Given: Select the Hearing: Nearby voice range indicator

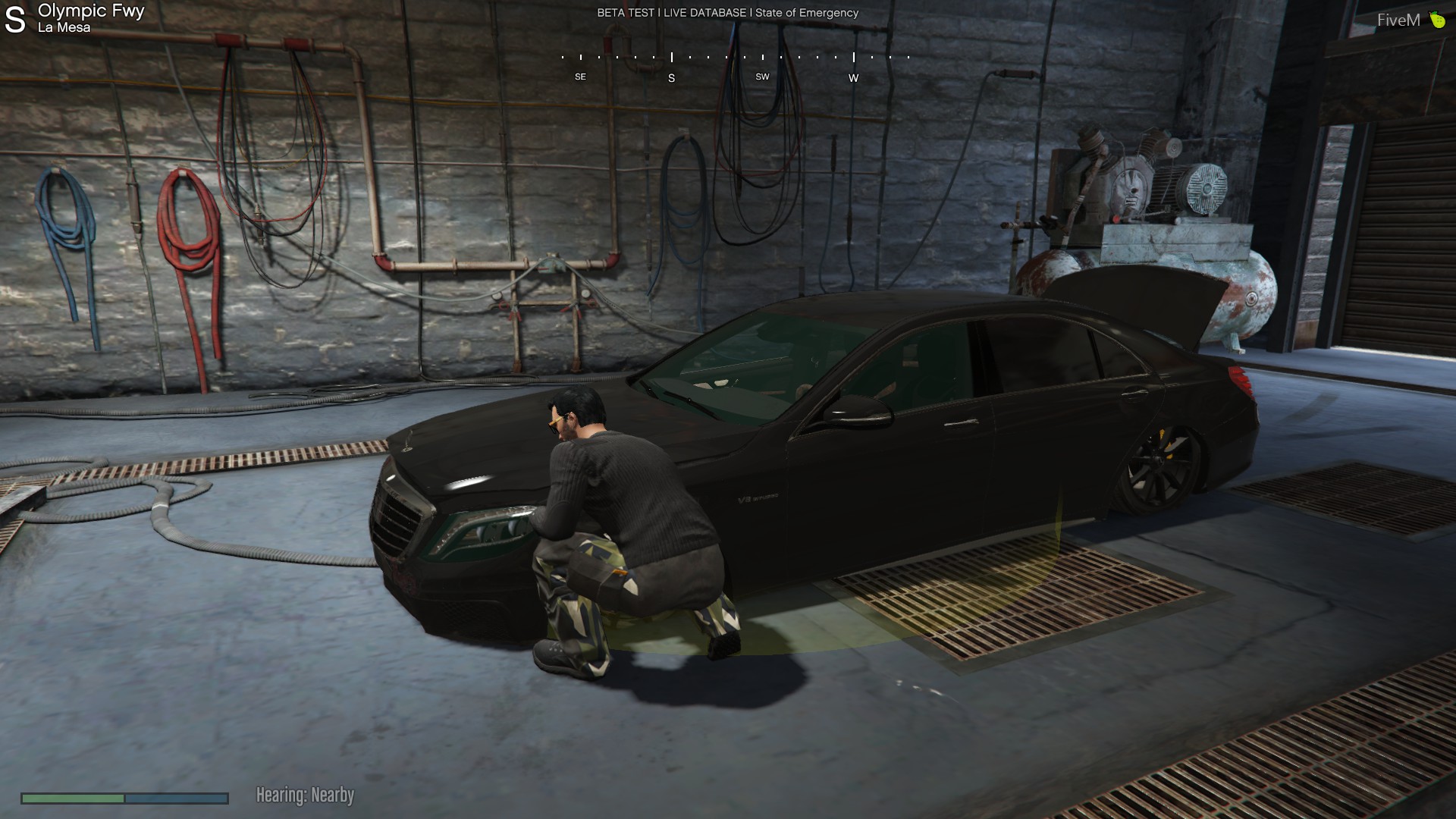Looking at the screenshot, I should (305, 795).
